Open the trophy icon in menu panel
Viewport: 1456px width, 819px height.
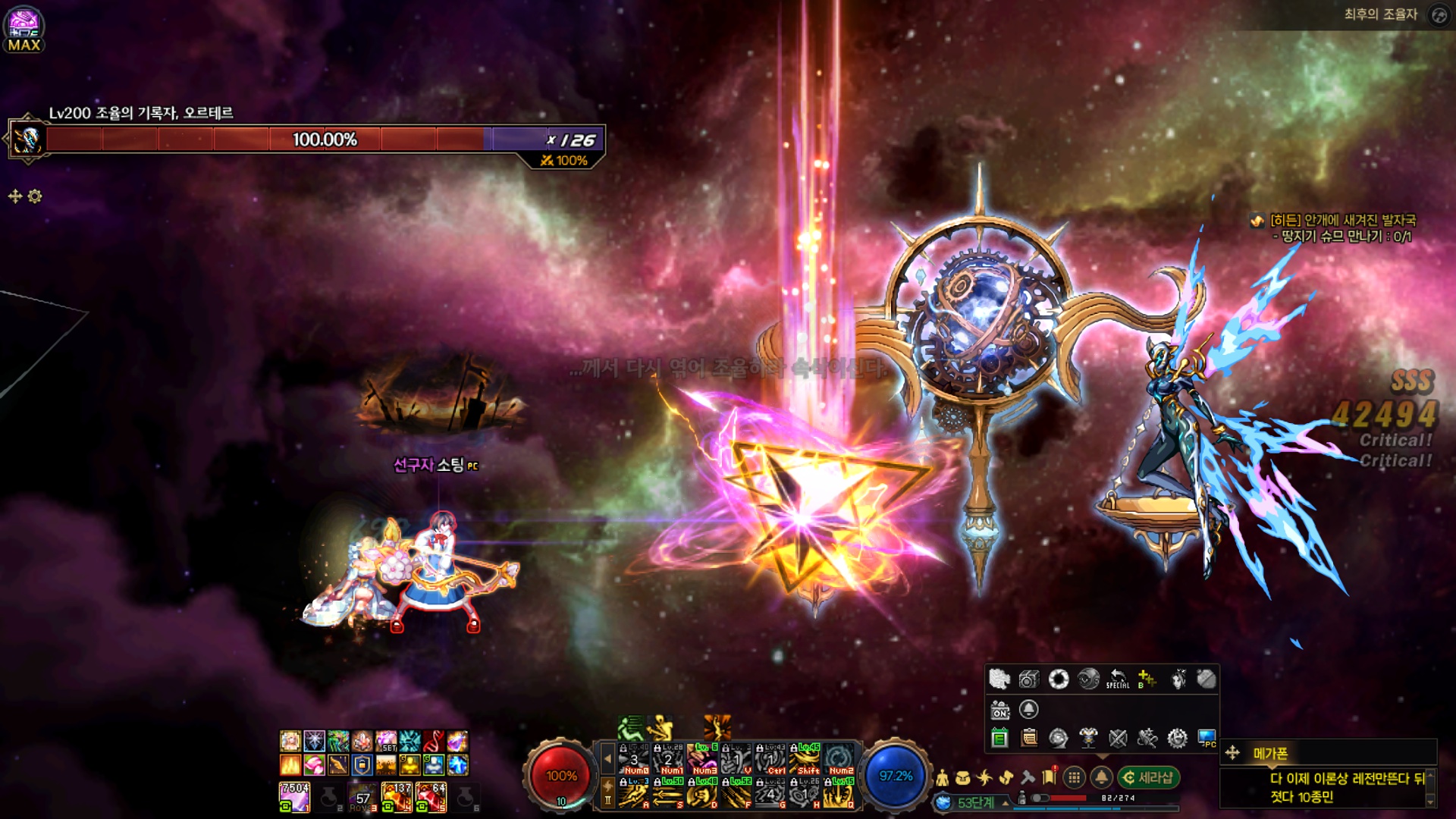click(x=1088, y=737)
